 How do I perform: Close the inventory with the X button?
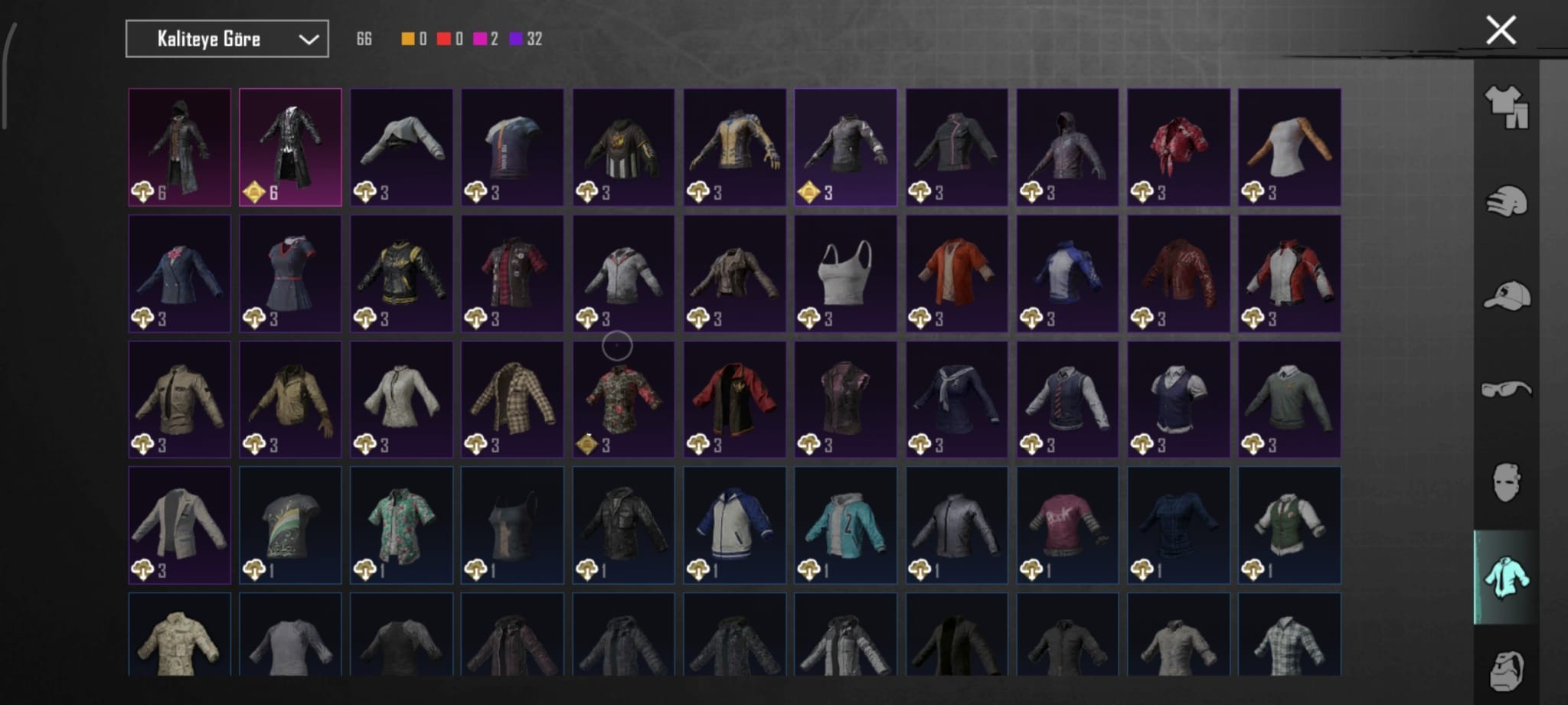[x=1501, y=31]
